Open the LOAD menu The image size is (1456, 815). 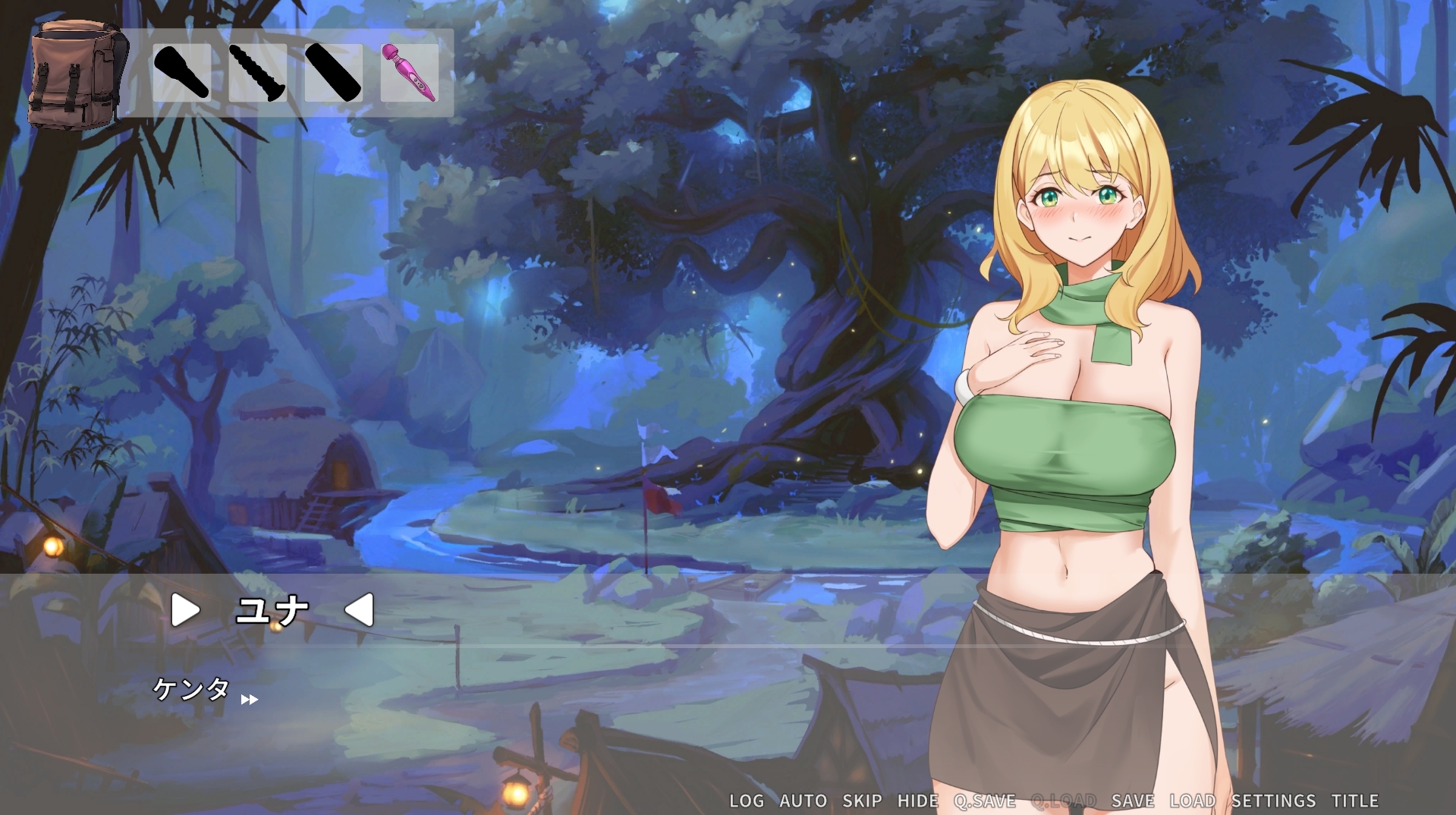point(1192,801)
